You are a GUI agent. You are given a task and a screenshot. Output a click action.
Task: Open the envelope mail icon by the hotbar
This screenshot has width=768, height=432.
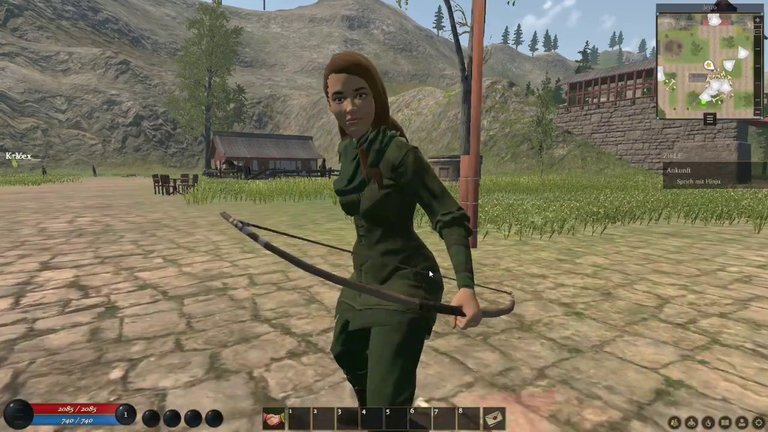(494, 418)
